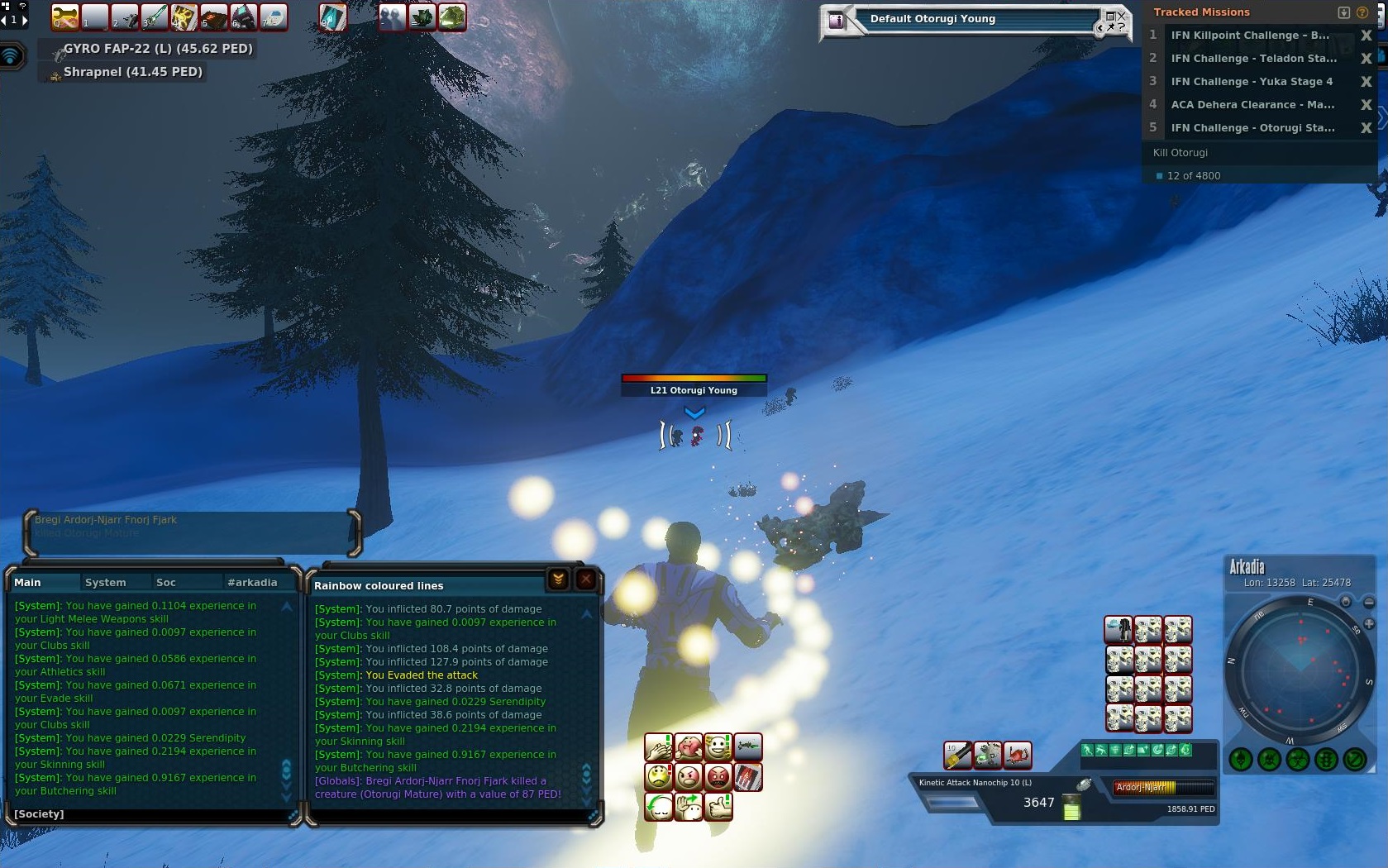Open the Soc chat tab
This screenshot has height=868, width=1388.
[x=165, y=583]
